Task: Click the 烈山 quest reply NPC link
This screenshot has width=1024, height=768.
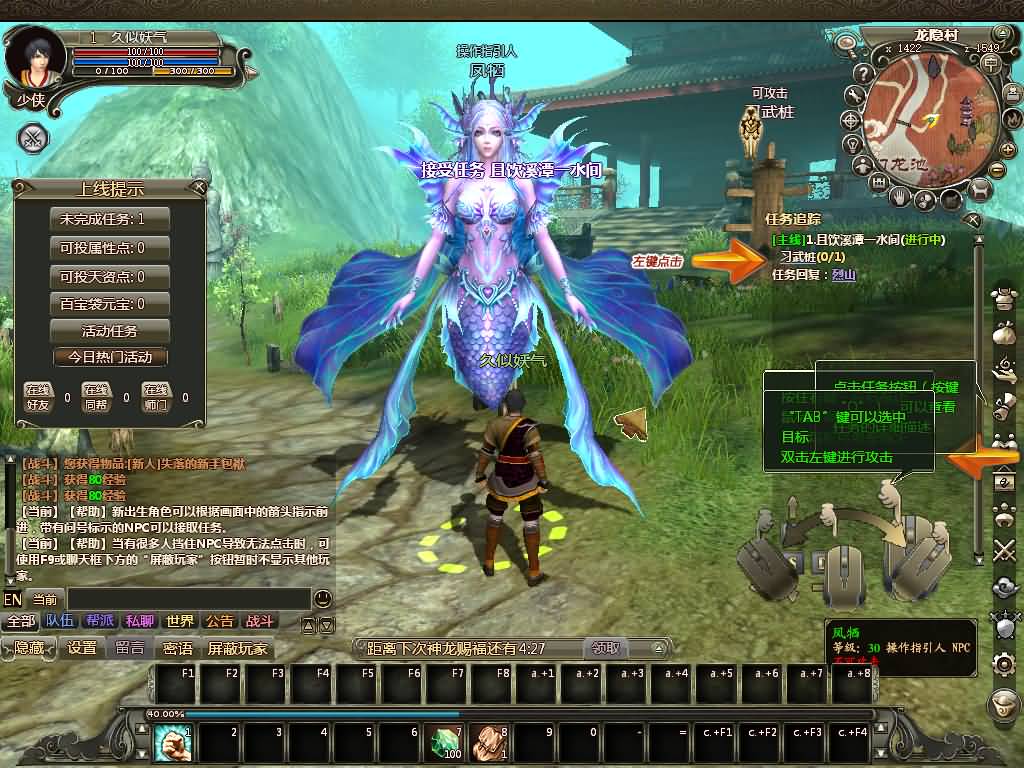Action: (x=843, y=274)
